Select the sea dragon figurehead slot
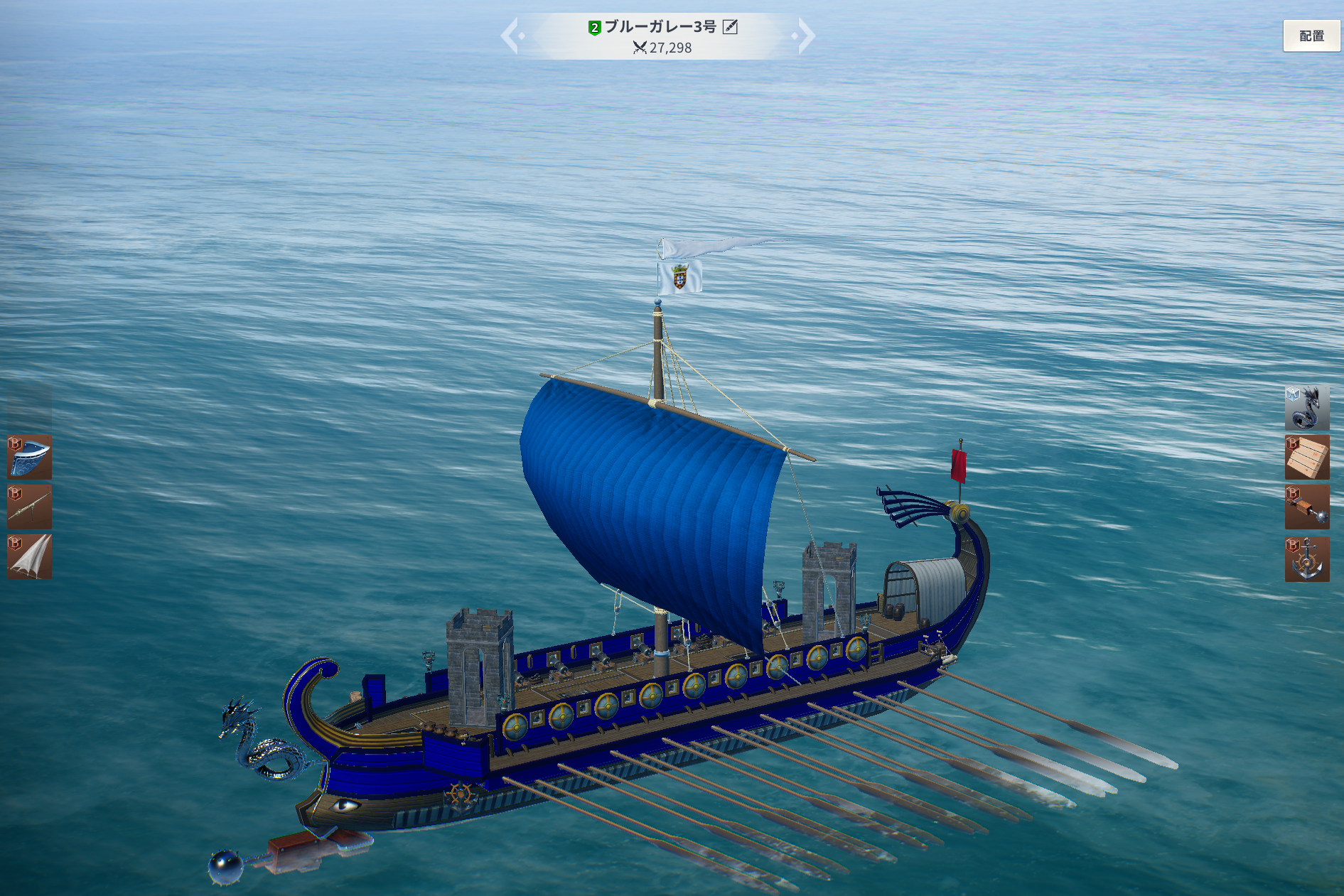 [1306, 408]
